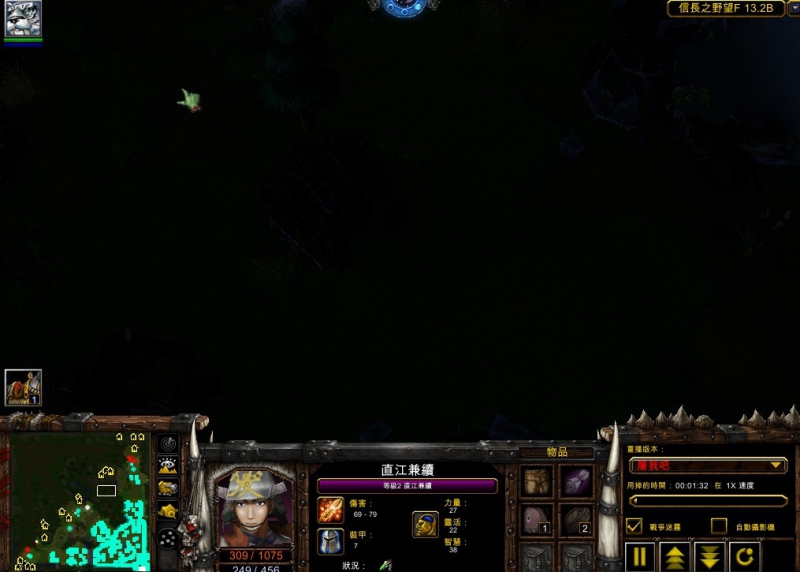Select the leather trousers inventory item
Screen dimensions: 800x572
coord(537,482)
